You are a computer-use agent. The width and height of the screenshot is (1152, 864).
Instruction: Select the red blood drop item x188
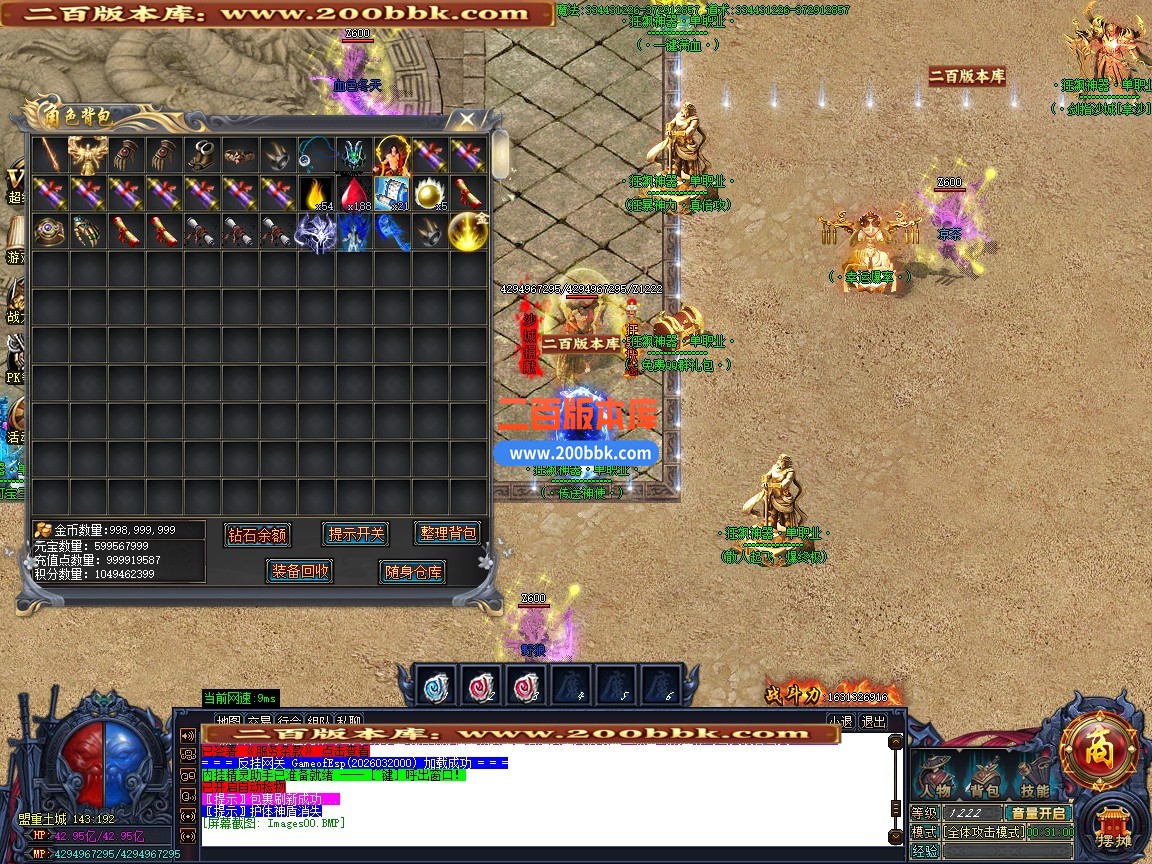click(x=354, y=192)
